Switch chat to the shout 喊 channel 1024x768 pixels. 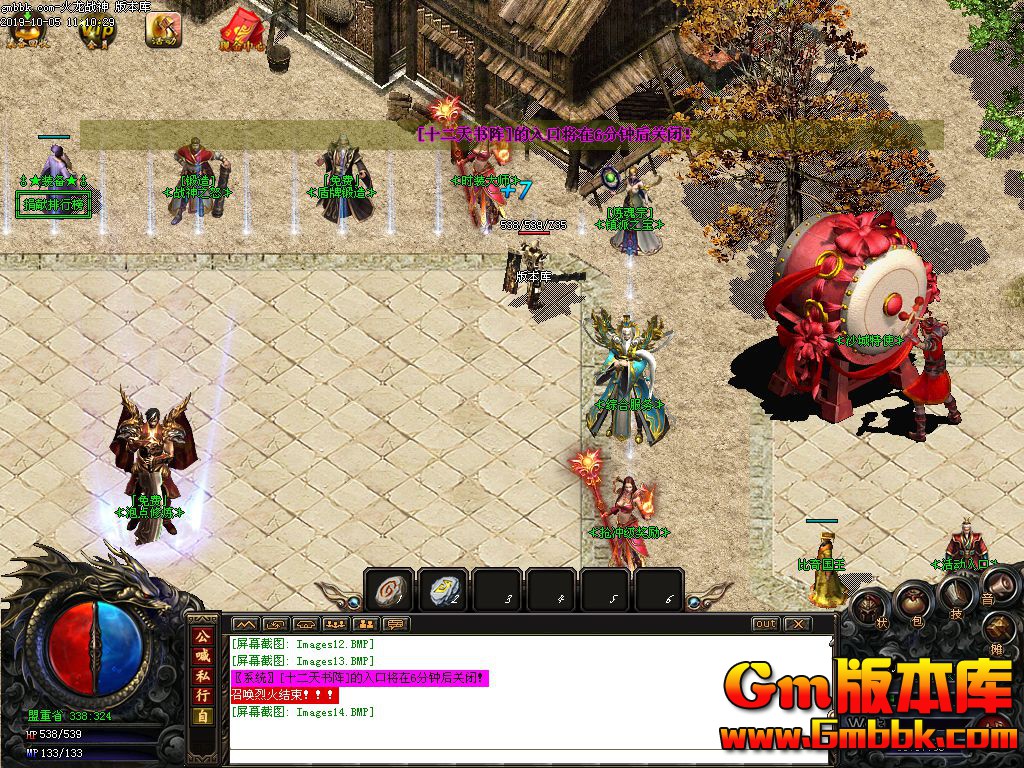pos(202,658)
